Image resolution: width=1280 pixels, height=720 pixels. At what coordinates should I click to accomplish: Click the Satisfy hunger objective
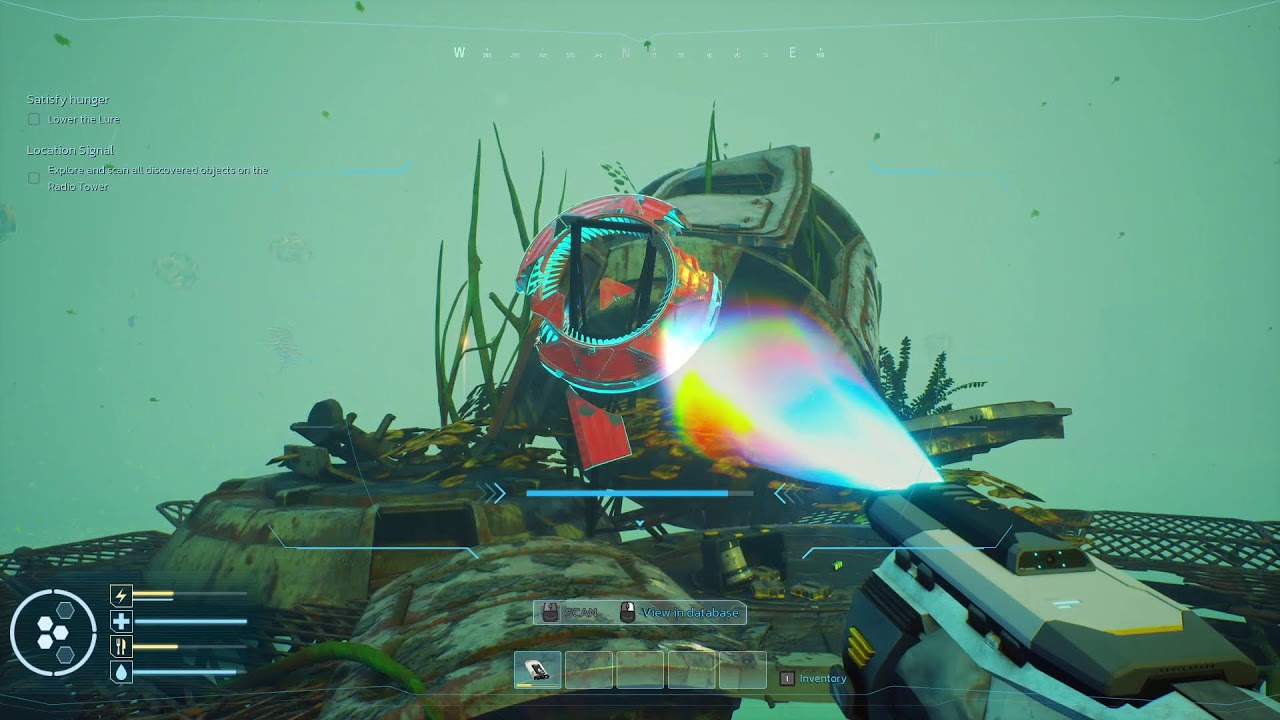68,100
